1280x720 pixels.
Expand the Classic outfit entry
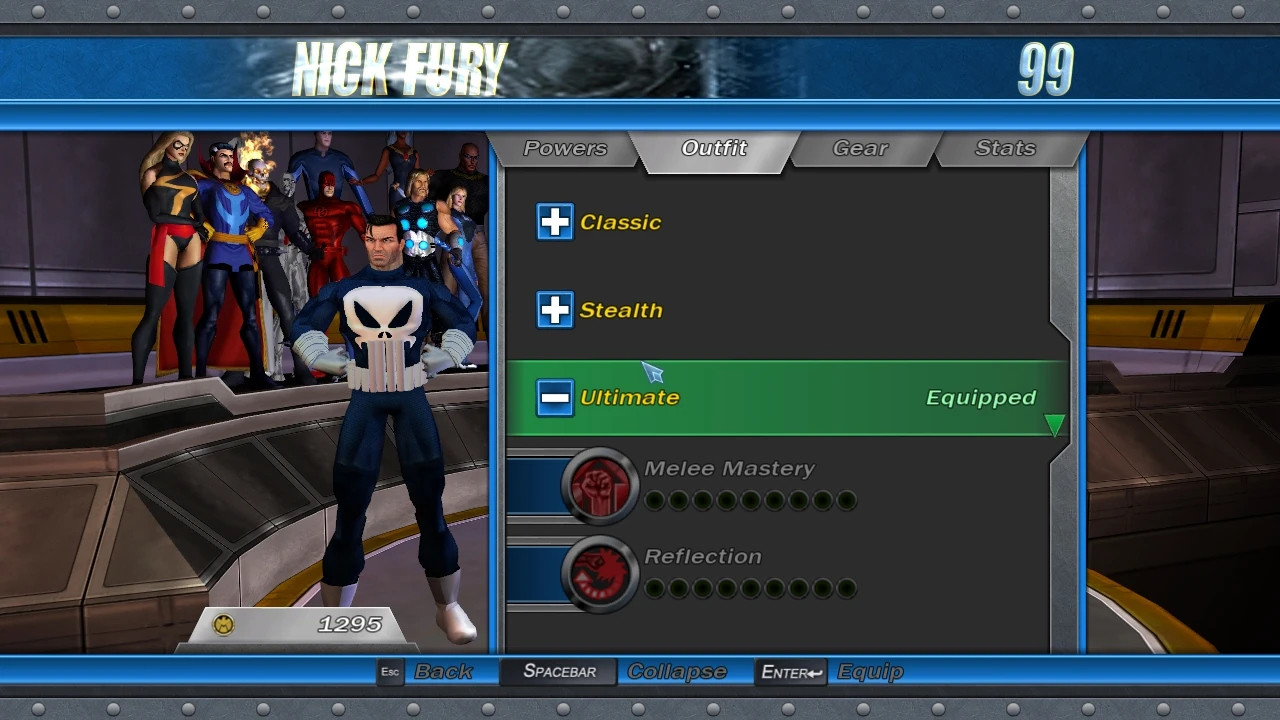(x=555, y=222)
